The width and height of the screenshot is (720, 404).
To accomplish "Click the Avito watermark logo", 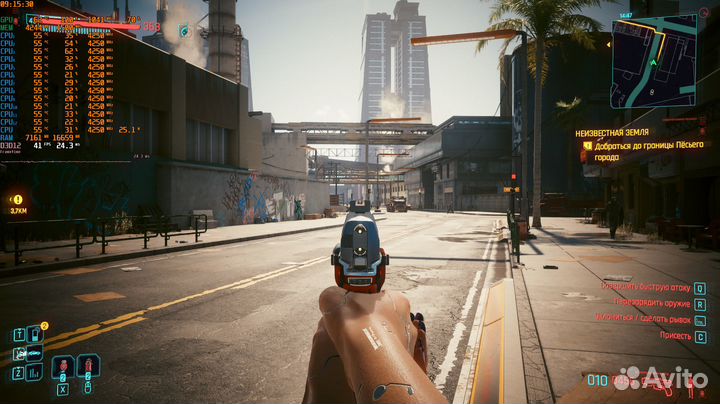I will click(x=662, y=380).
